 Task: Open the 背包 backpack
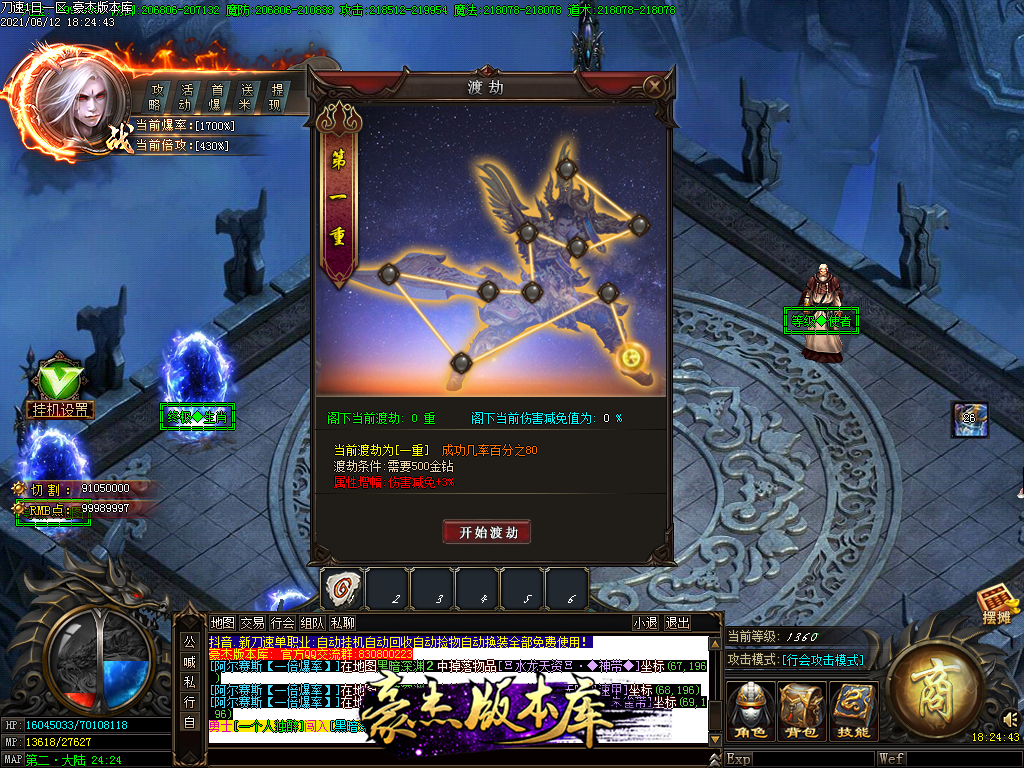pos(802,712)
